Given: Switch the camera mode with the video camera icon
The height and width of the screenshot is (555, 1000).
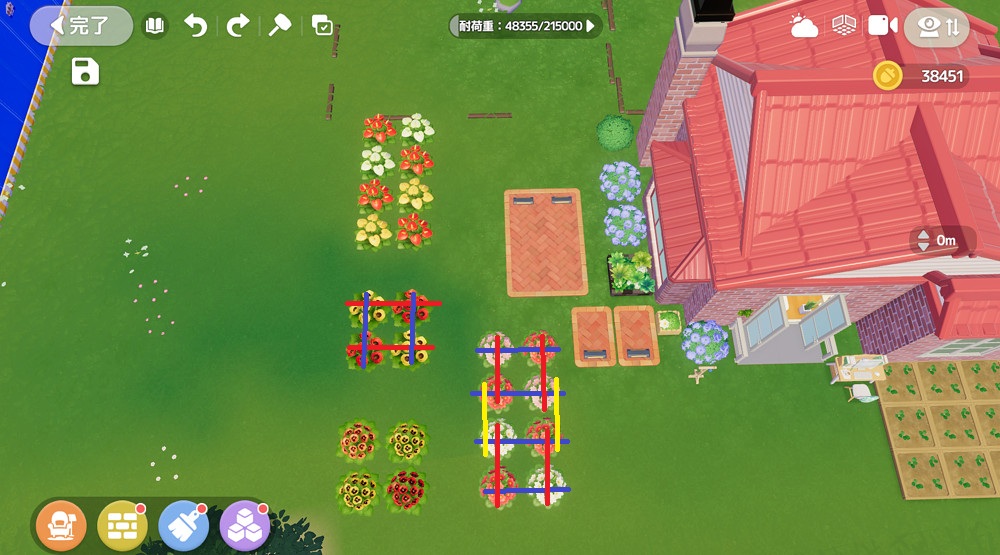Looking at the screenshot, I should (x=882, y=26).
